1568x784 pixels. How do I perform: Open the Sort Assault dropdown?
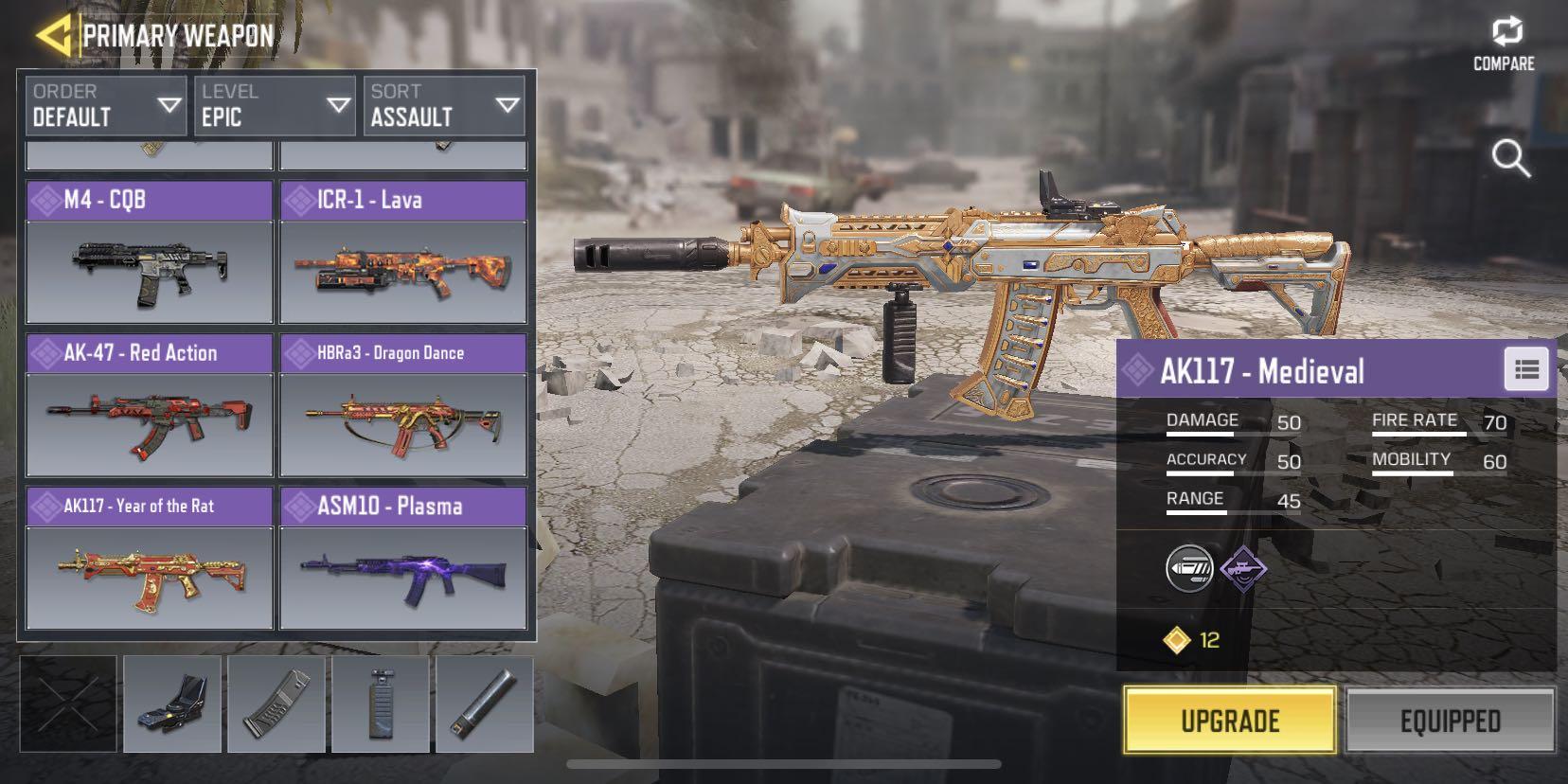(x=445, y=104)
